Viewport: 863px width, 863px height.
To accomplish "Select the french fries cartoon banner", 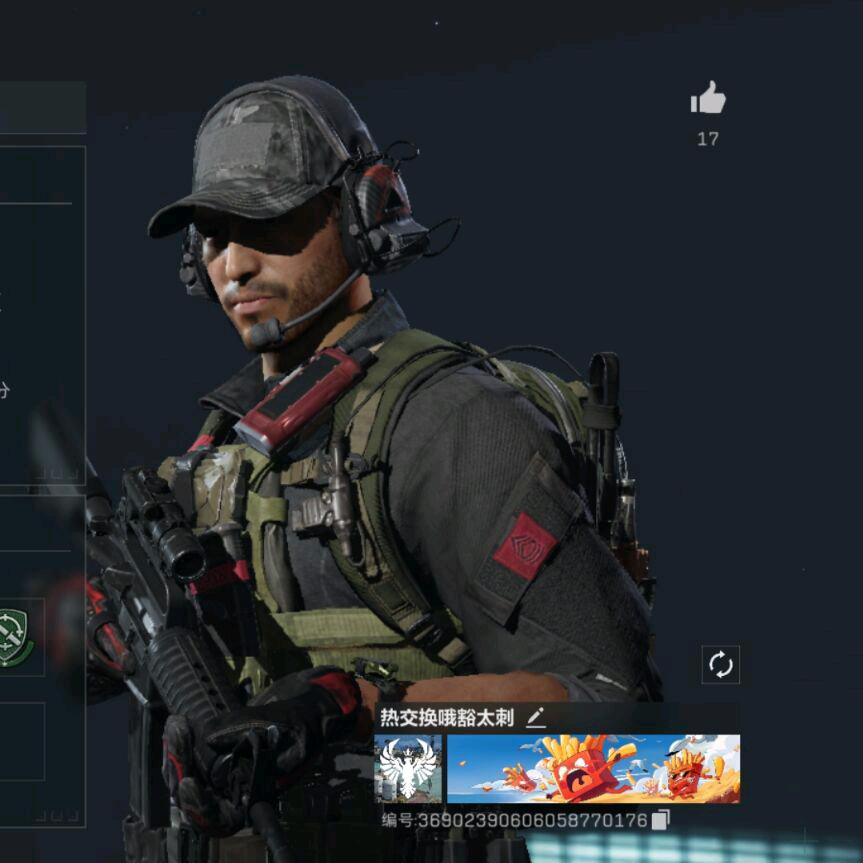I will (x=593, y=769).
